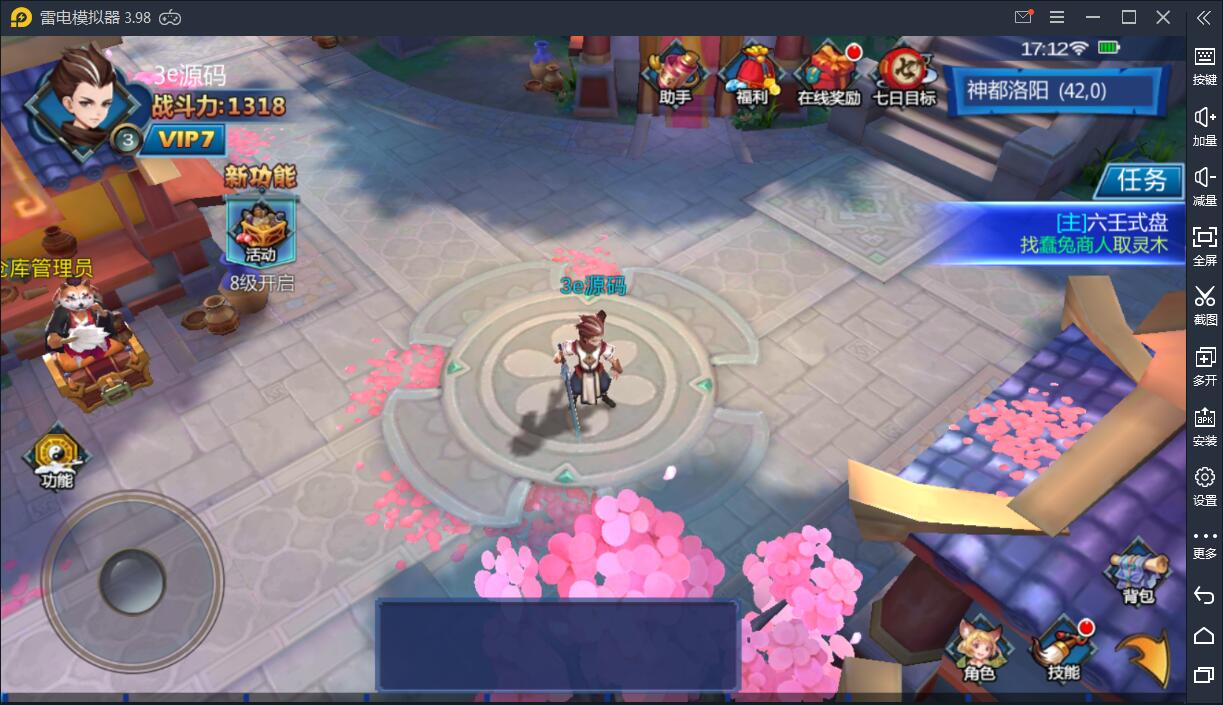Open the 福利 welfare menu

751,74
